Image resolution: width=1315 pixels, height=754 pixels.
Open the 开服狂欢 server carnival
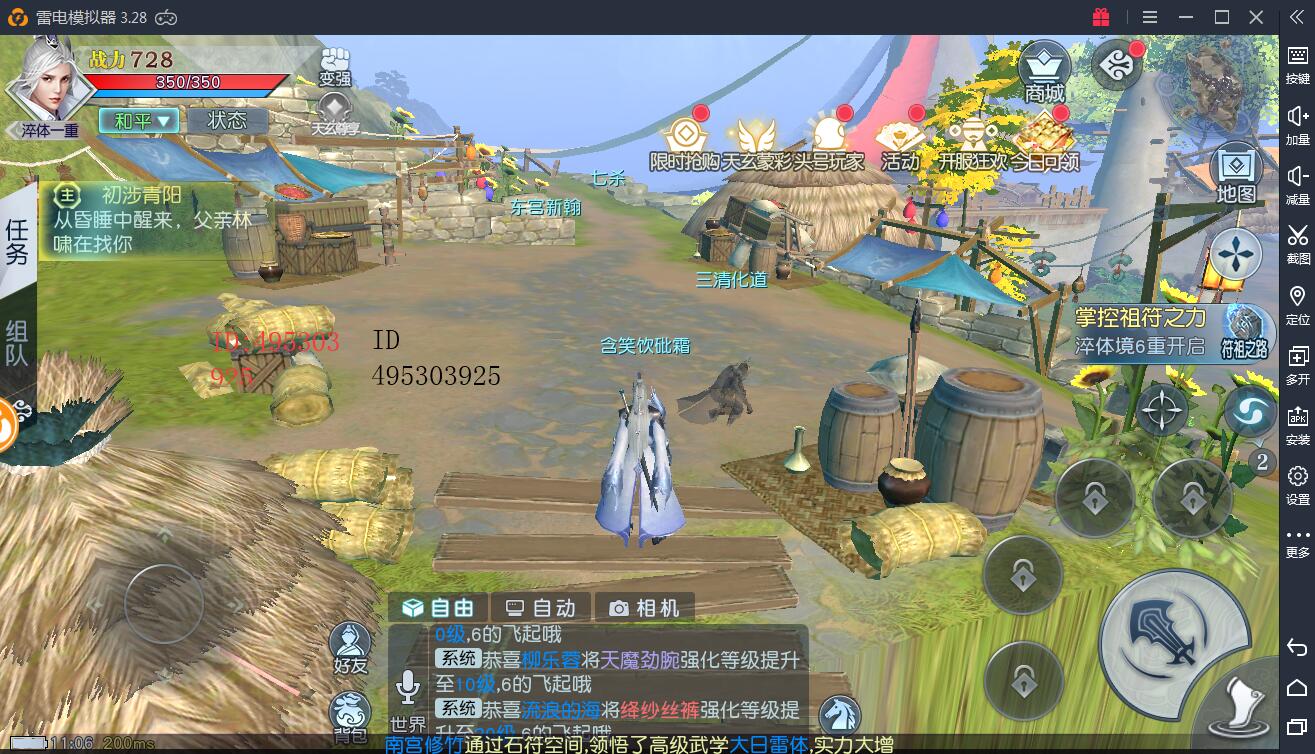point(972,143)
